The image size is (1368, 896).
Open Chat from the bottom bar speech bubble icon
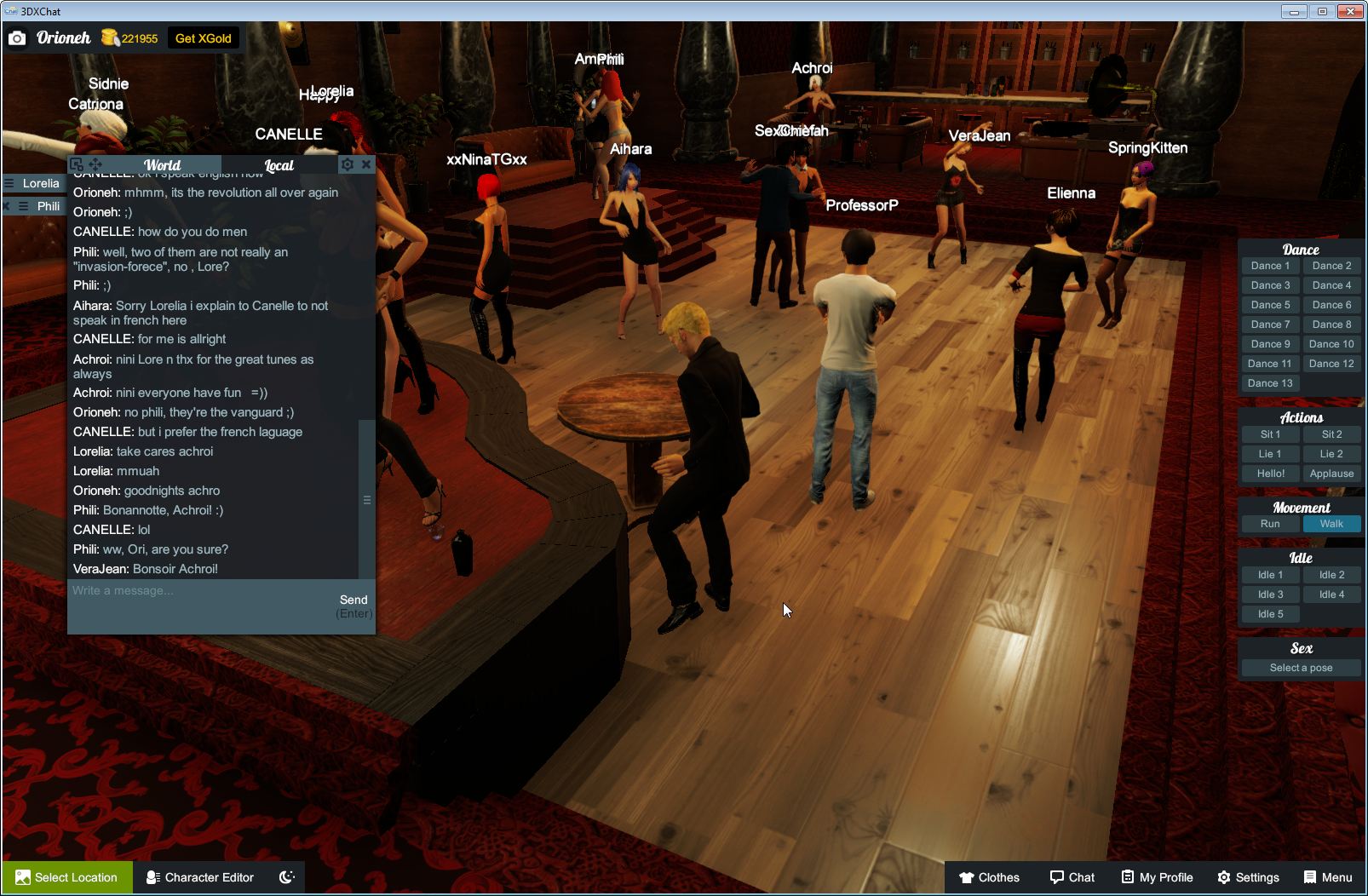(x=1072, y=877)
